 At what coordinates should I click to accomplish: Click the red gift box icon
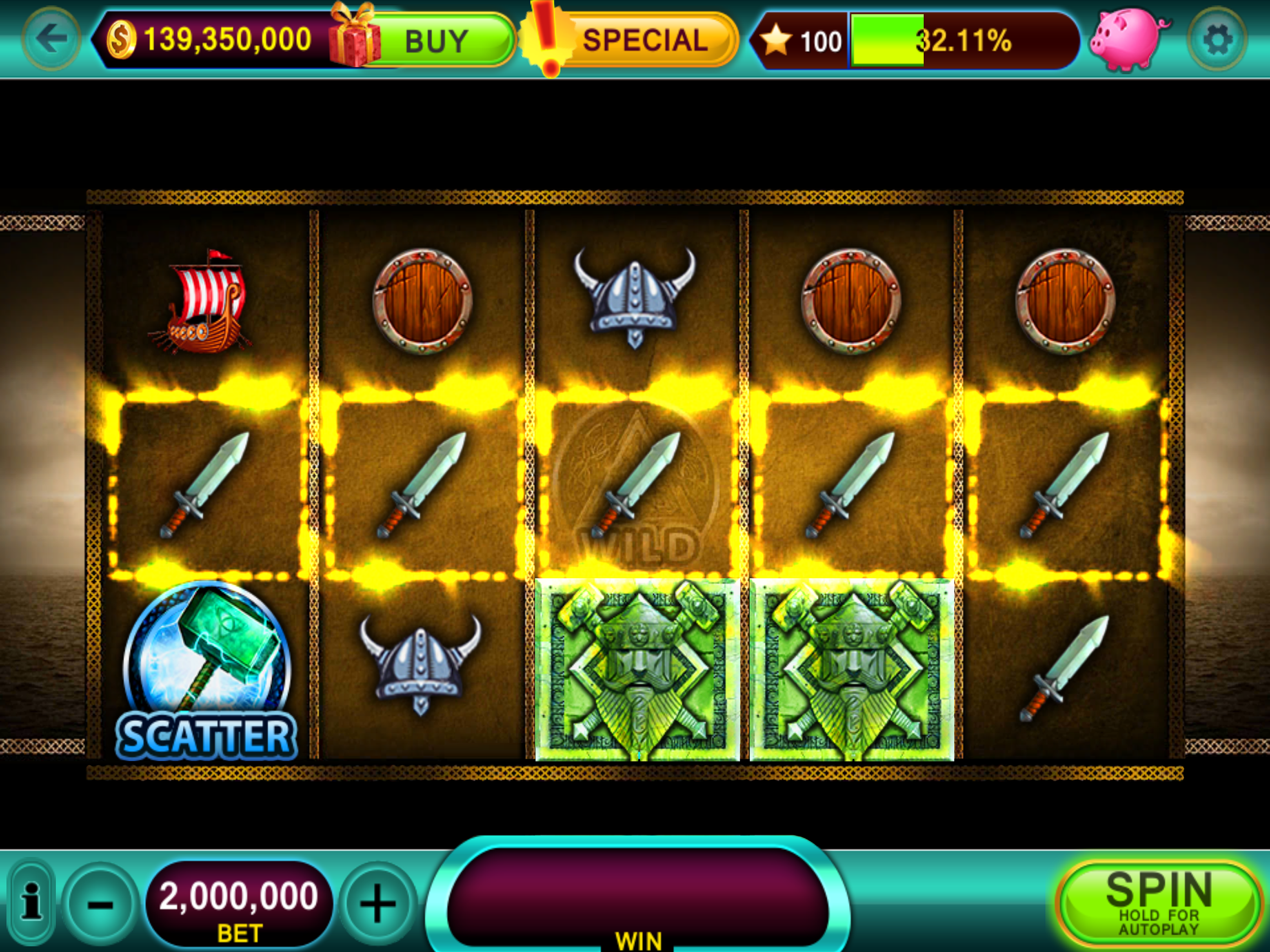354,36
